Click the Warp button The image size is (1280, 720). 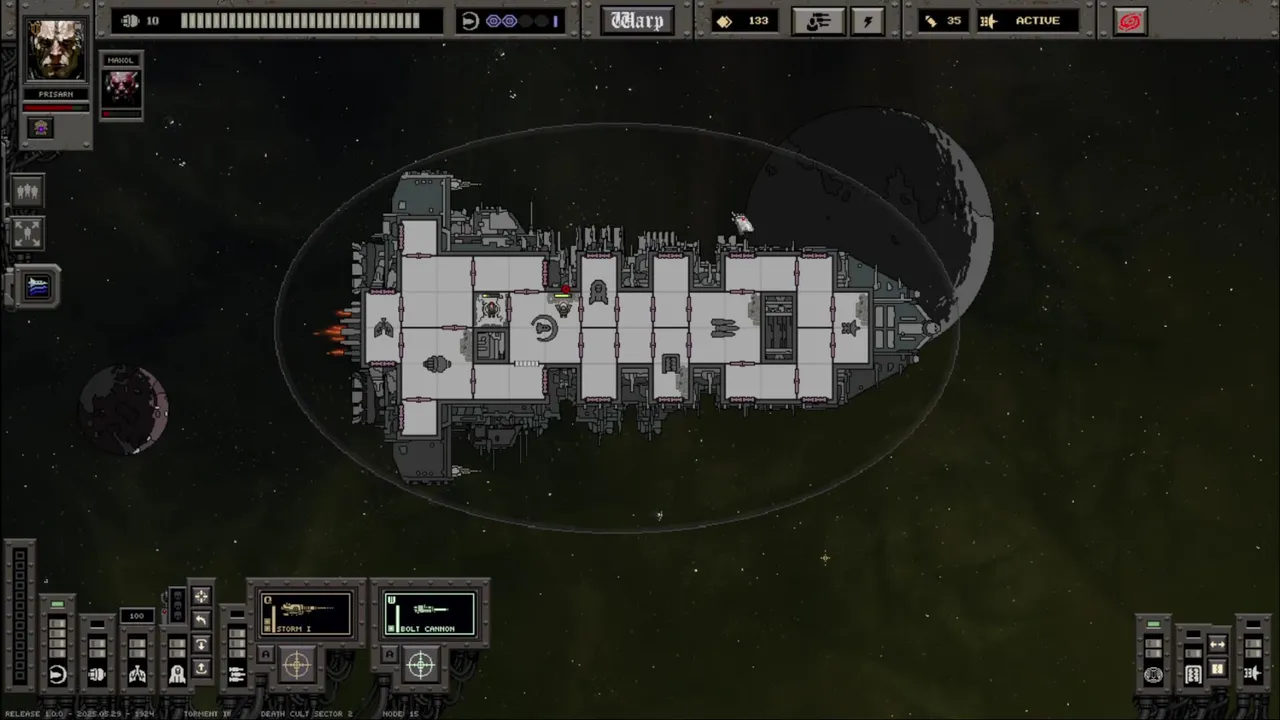tap(638, 21)
